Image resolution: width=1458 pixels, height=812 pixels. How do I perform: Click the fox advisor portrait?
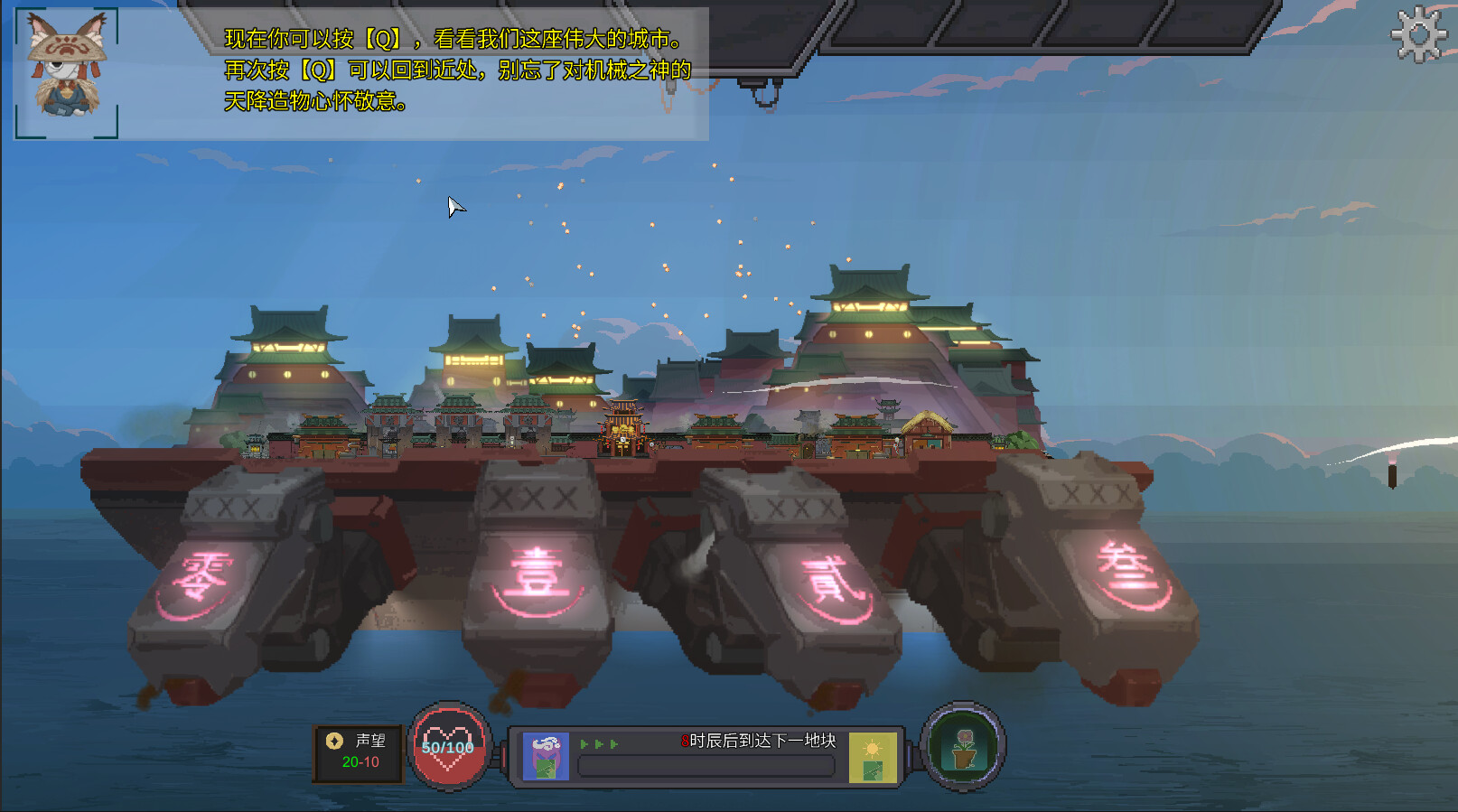coord(67,72)
